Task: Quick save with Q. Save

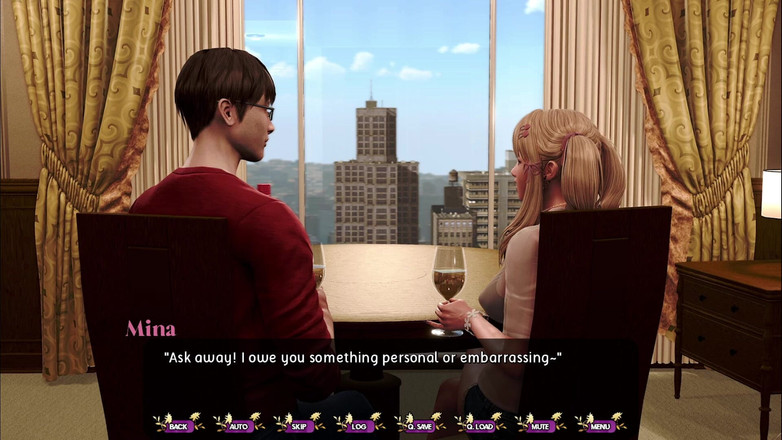Action: (x=420, y=425)
